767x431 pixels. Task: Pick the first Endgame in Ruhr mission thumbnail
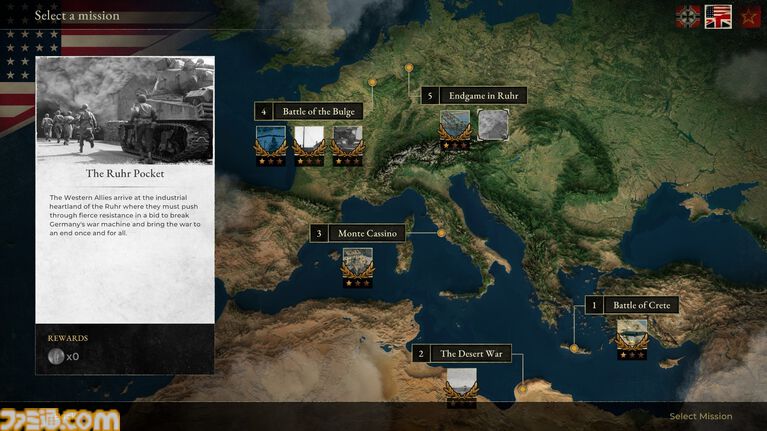pos(455,125)
